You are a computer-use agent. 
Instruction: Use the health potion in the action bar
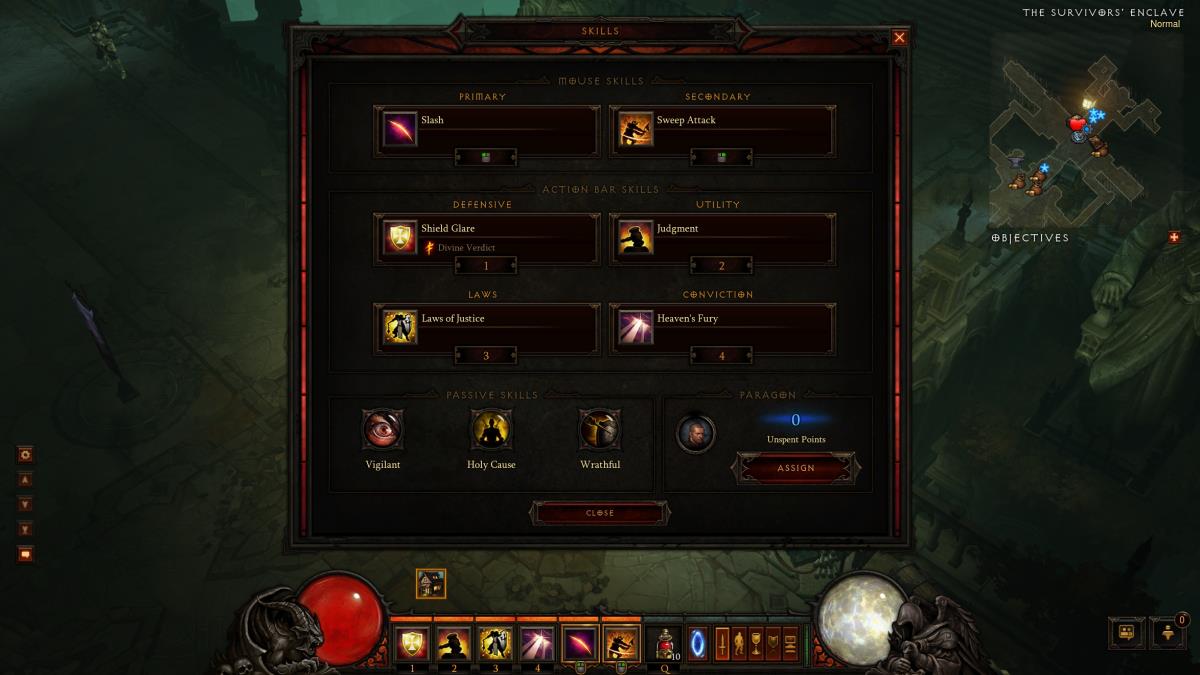pos(663,643)
